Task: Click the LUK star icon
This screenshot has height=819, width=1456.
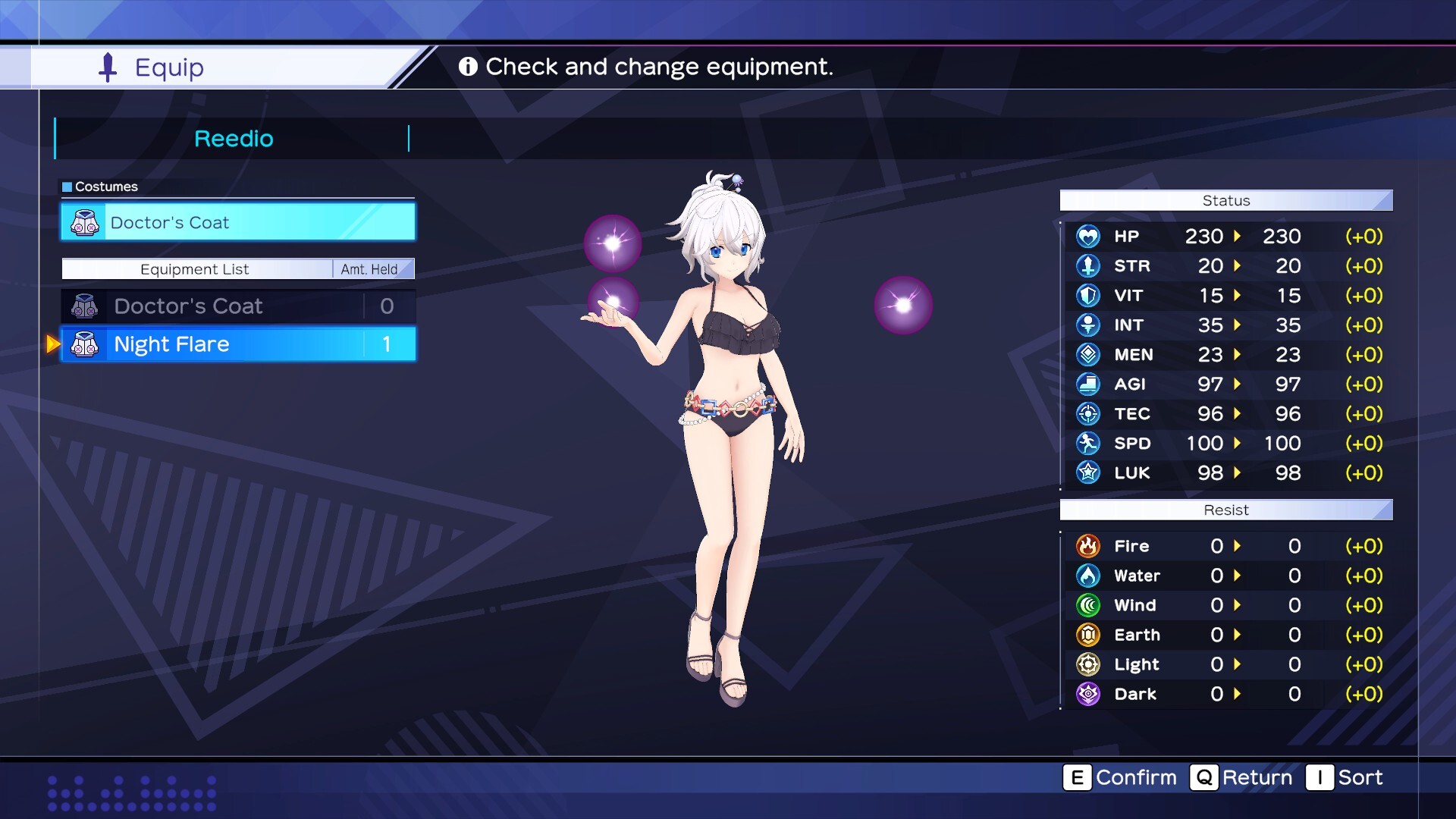Action: (x=1089, y=472)
